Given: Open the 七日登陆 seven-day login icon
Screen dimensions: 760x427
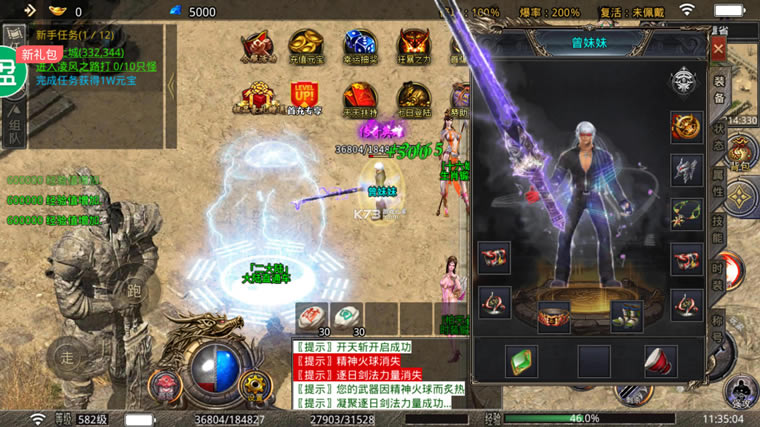Looking at the screenshot, I should click(x=413, y=100).
